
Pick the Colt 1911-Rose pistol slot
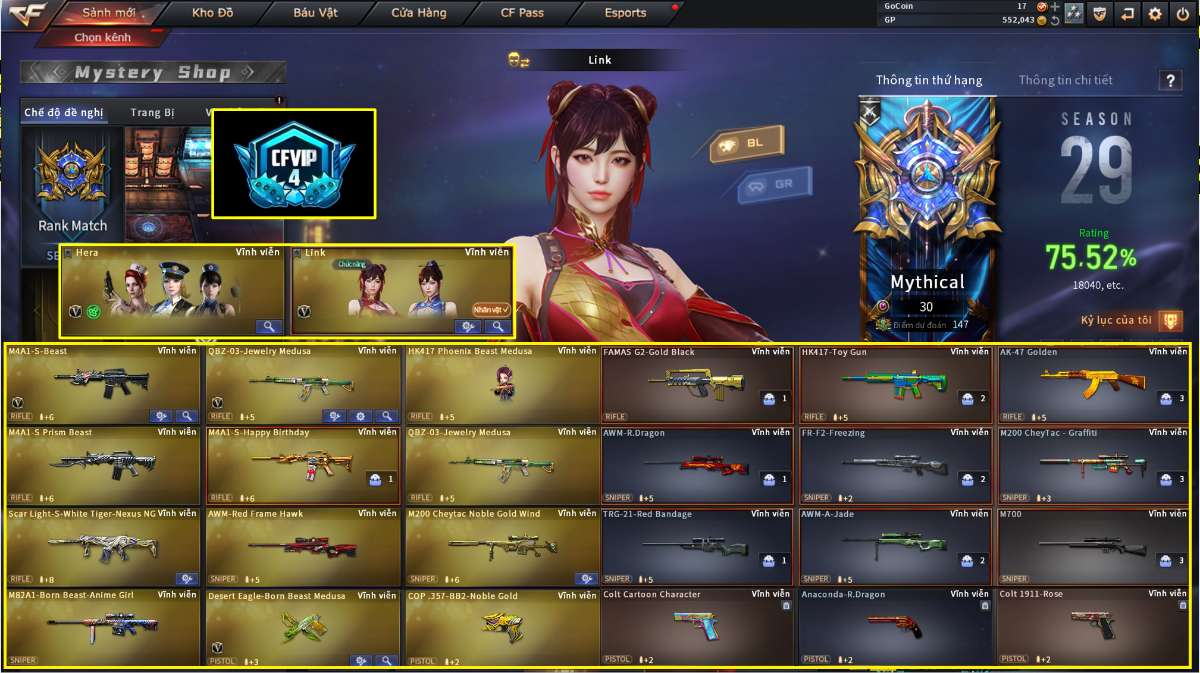click(1093, 628)
